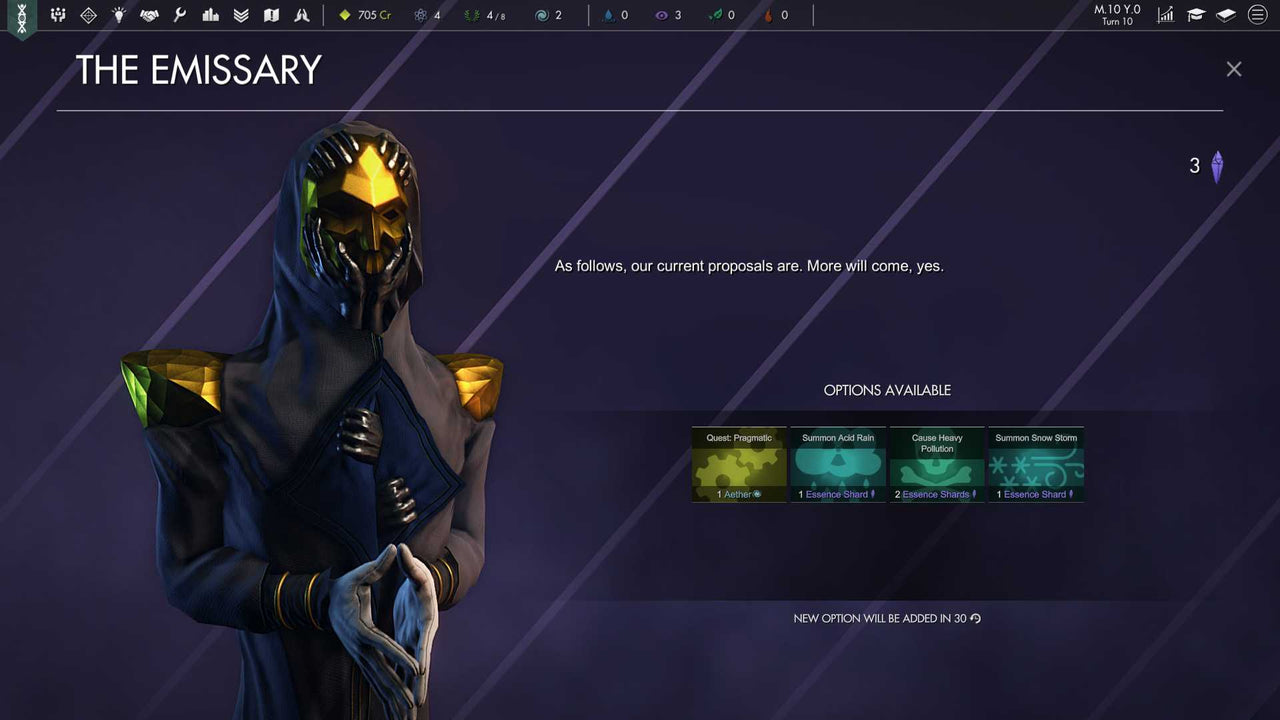Viewport: 1280px width, 720px height.
Task: Select the Quest: Pragmatic proposal
Action: (x=738, y=463)
